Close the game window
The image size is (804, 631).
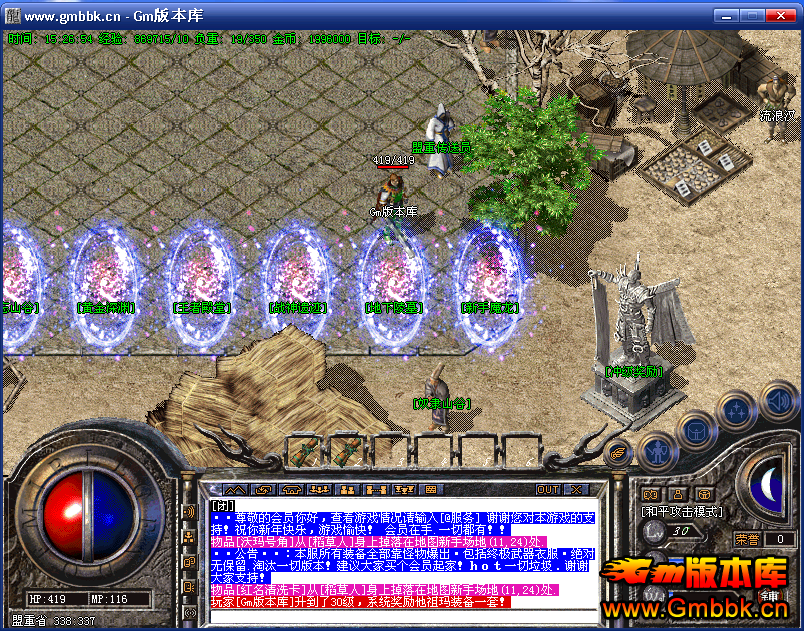point(785,16)
